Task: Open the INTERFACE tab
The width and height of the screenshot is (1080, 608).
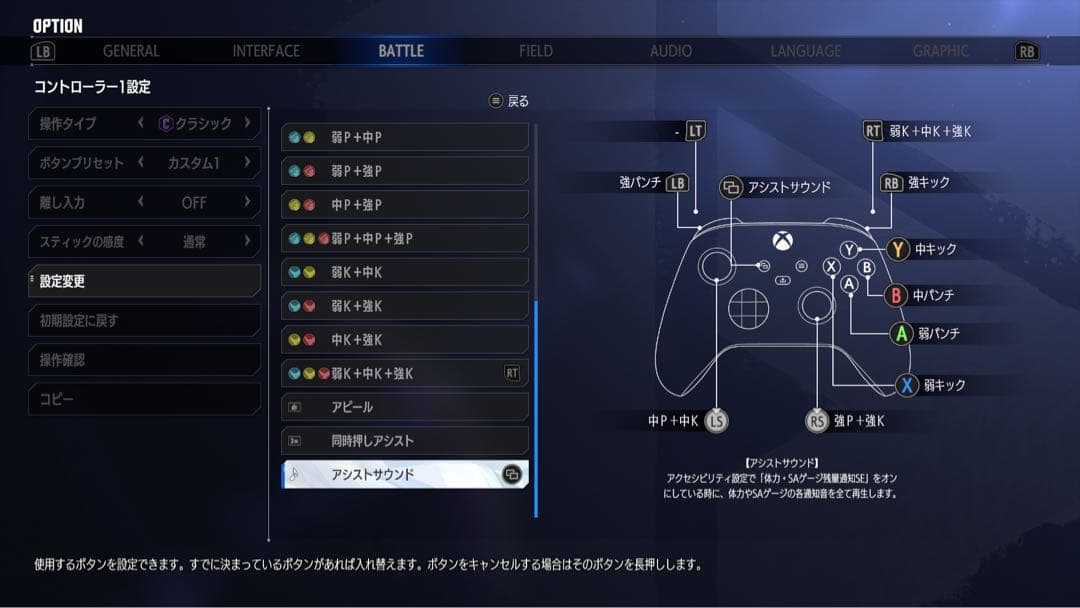Action: (266, 51)
